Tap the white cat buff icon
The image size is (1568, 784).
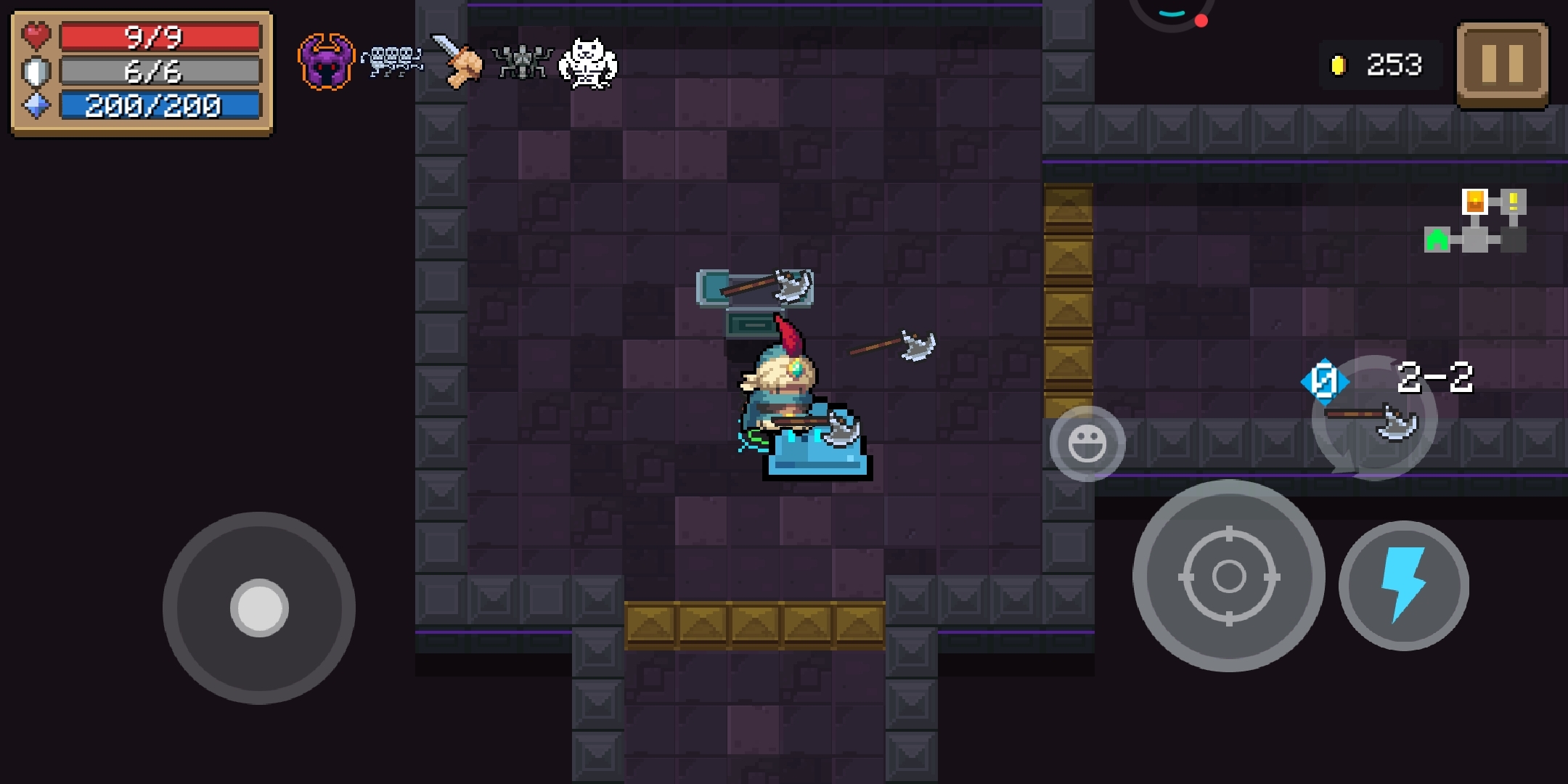coord(587,63)
